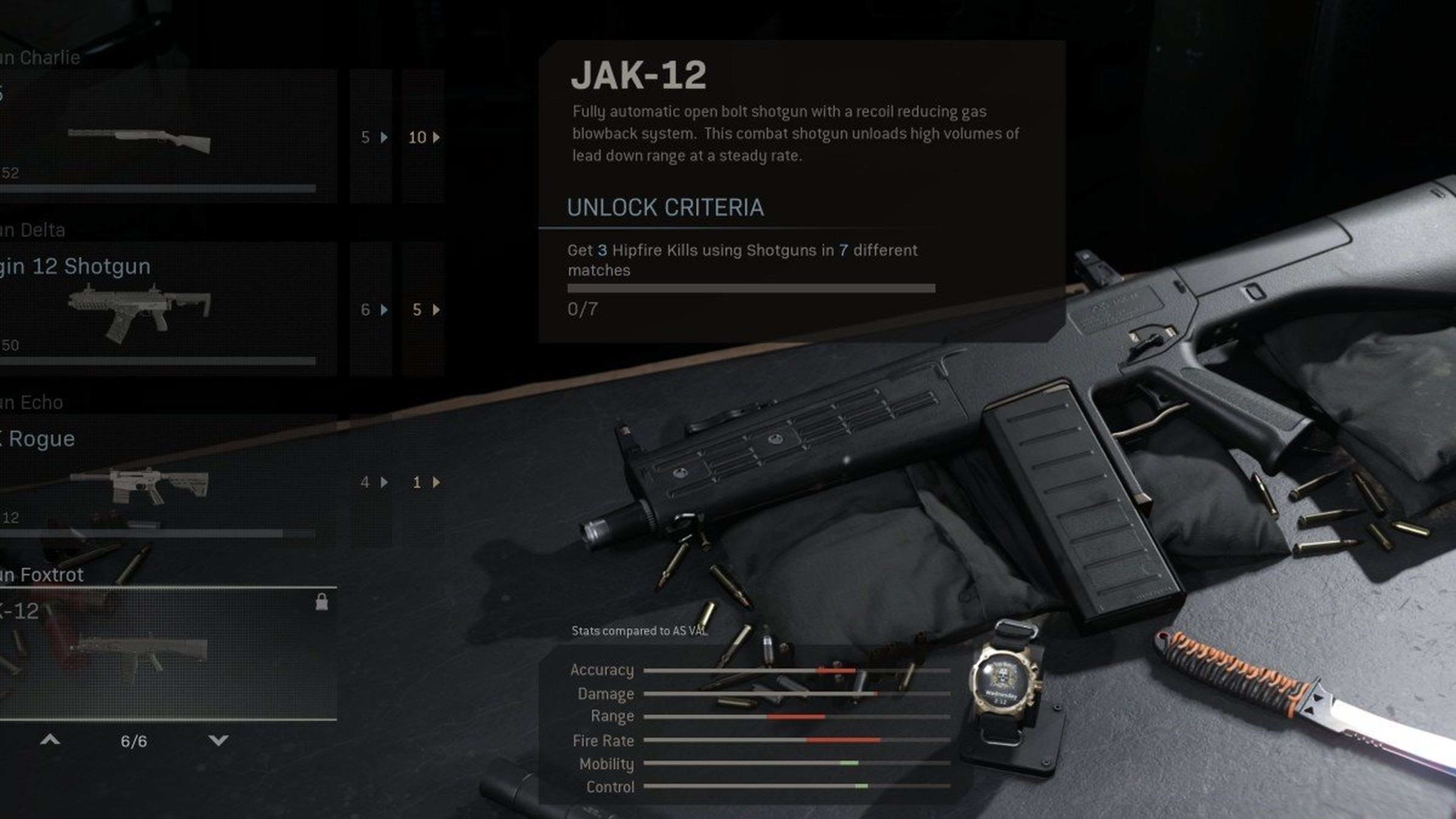This screenshot has height=819, width=1456.
Task: Click the 6/6 page indicator
Action: pos(134,741)
